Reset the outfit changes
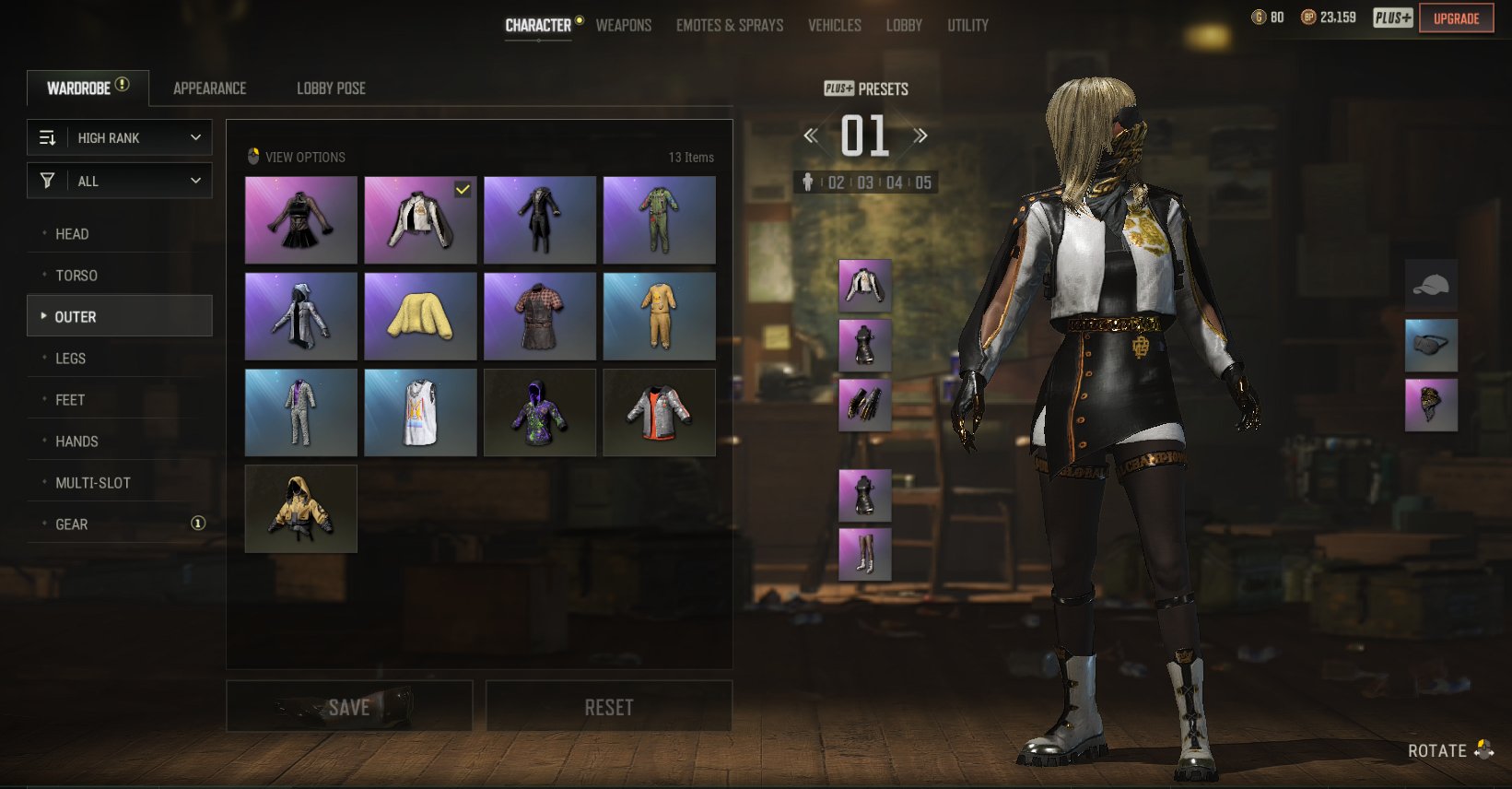The width and height of the screenshot is (1512, 789). [x=609, y=707]
